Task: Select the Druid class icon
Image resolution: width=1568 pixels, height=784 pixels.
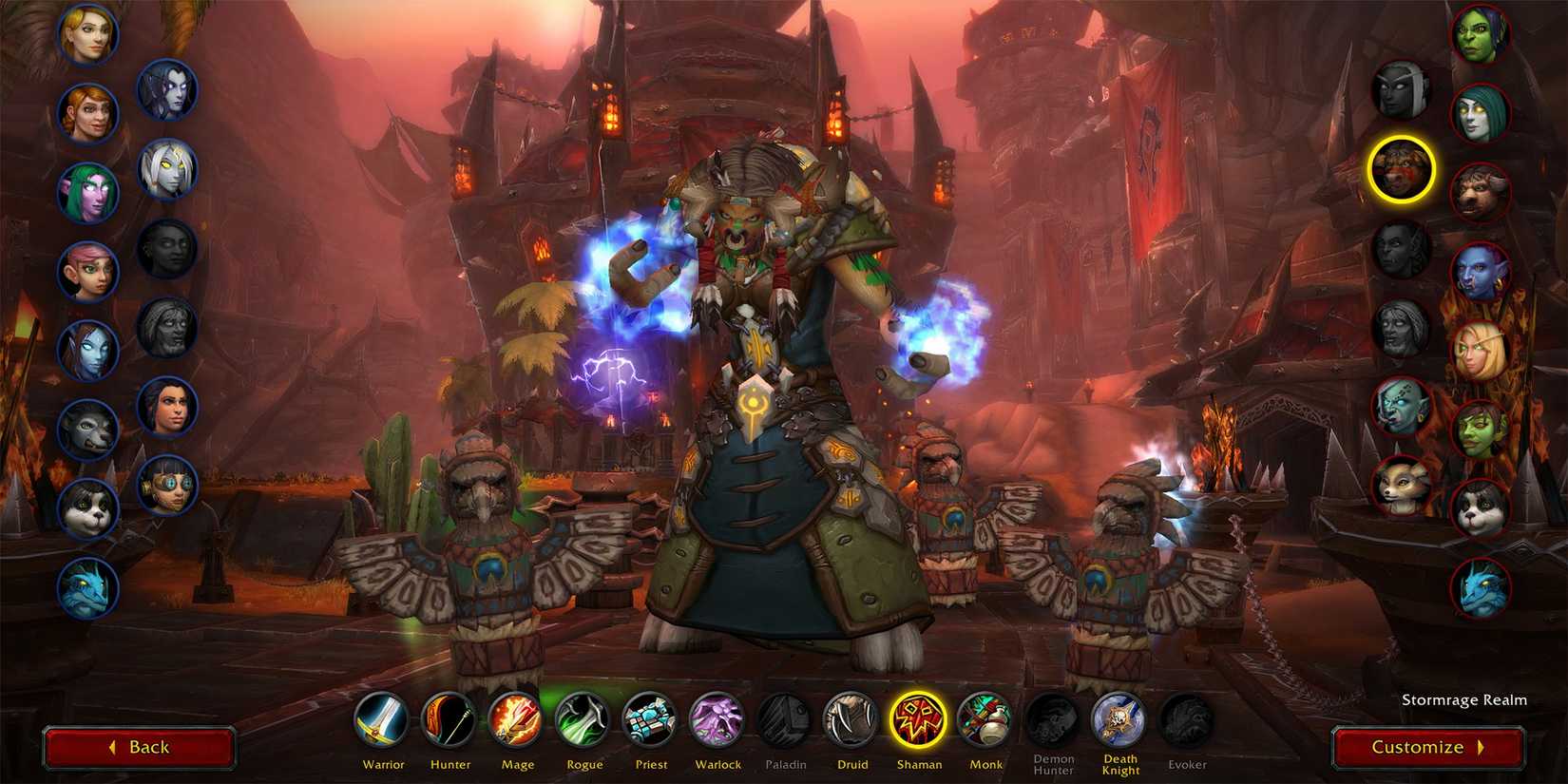Action: coord(851,720)
